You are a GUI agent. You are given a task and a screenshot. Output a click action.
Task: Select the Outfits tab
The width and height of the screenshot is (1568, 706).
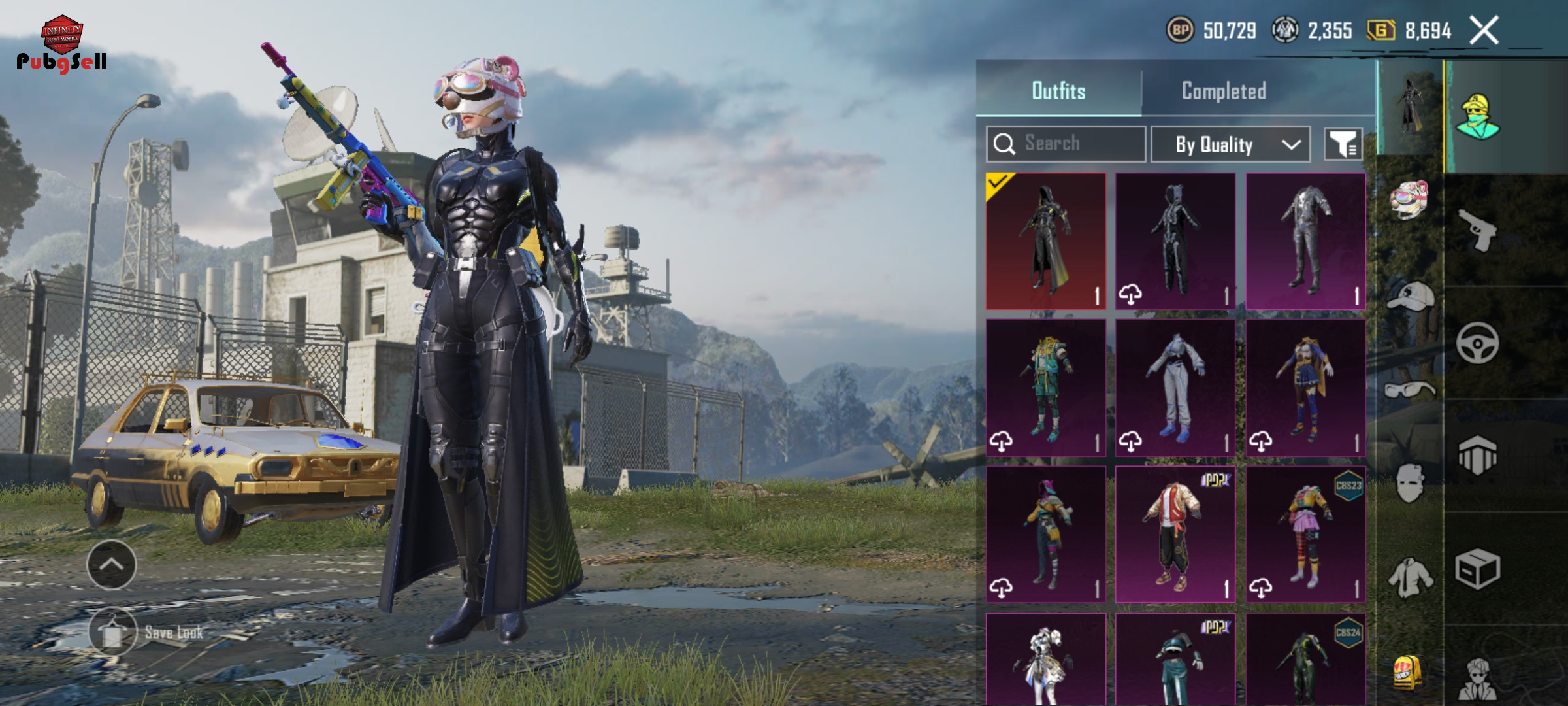click(1058, 91)
